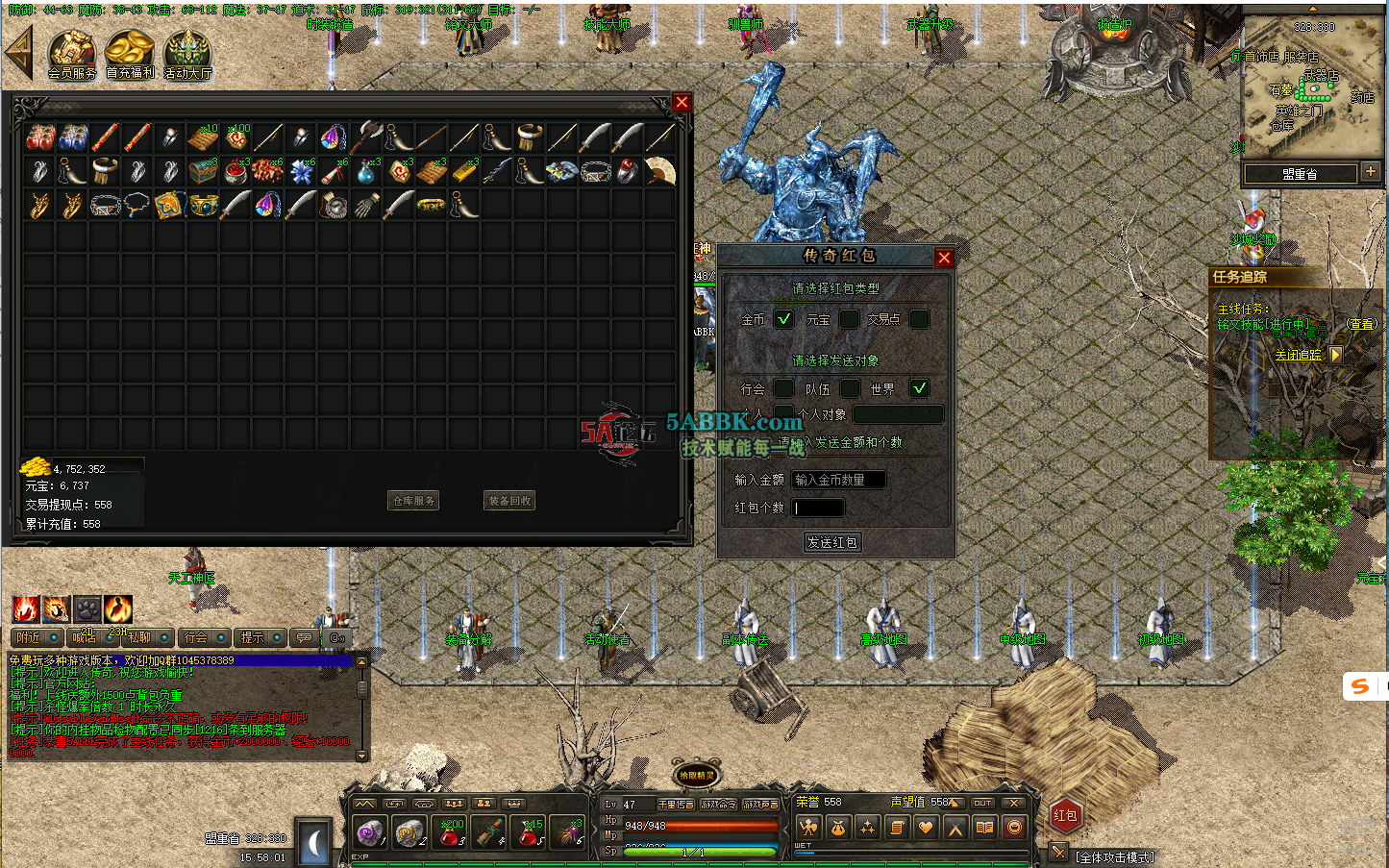1389x868 pixels.
Task: Check the 行会 send target checkbox
Action: click(782, 388)
